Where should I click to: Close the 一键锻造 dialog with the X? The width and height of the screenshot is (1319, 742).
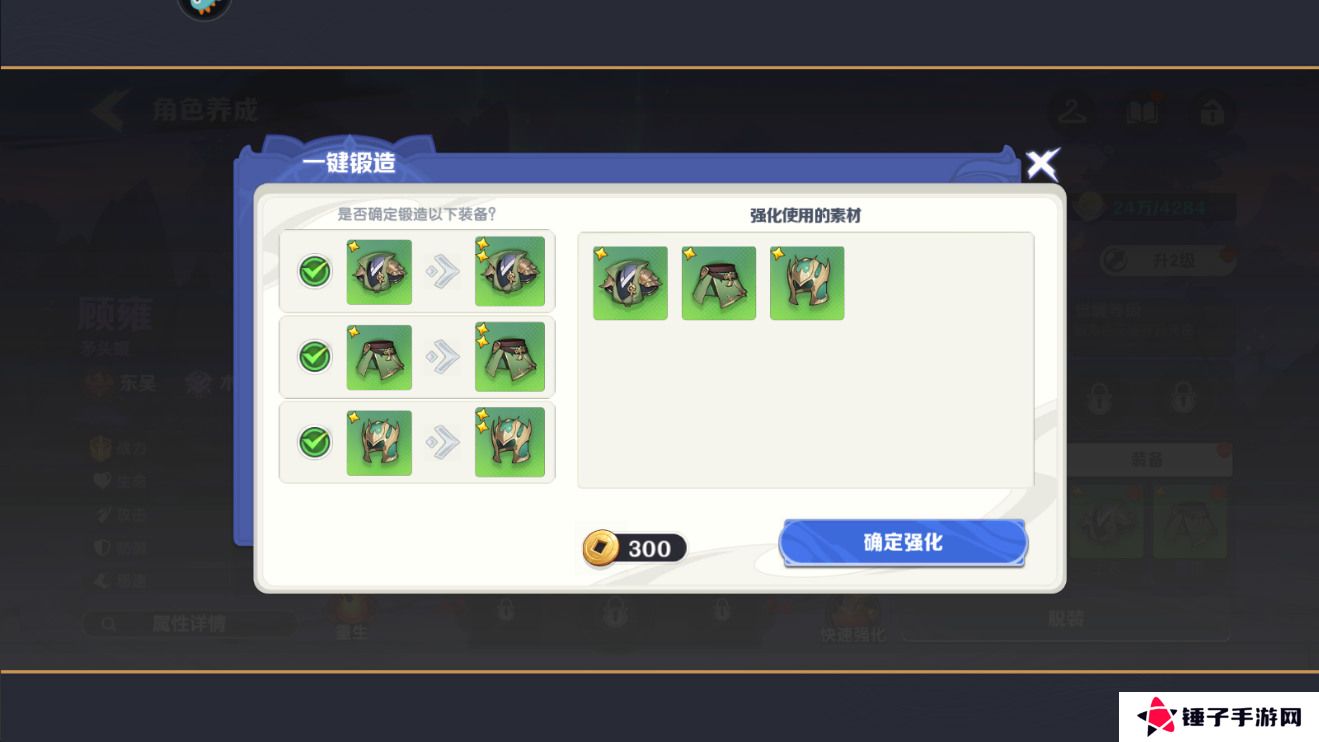pyautogui.click(x=1043, y=163)
